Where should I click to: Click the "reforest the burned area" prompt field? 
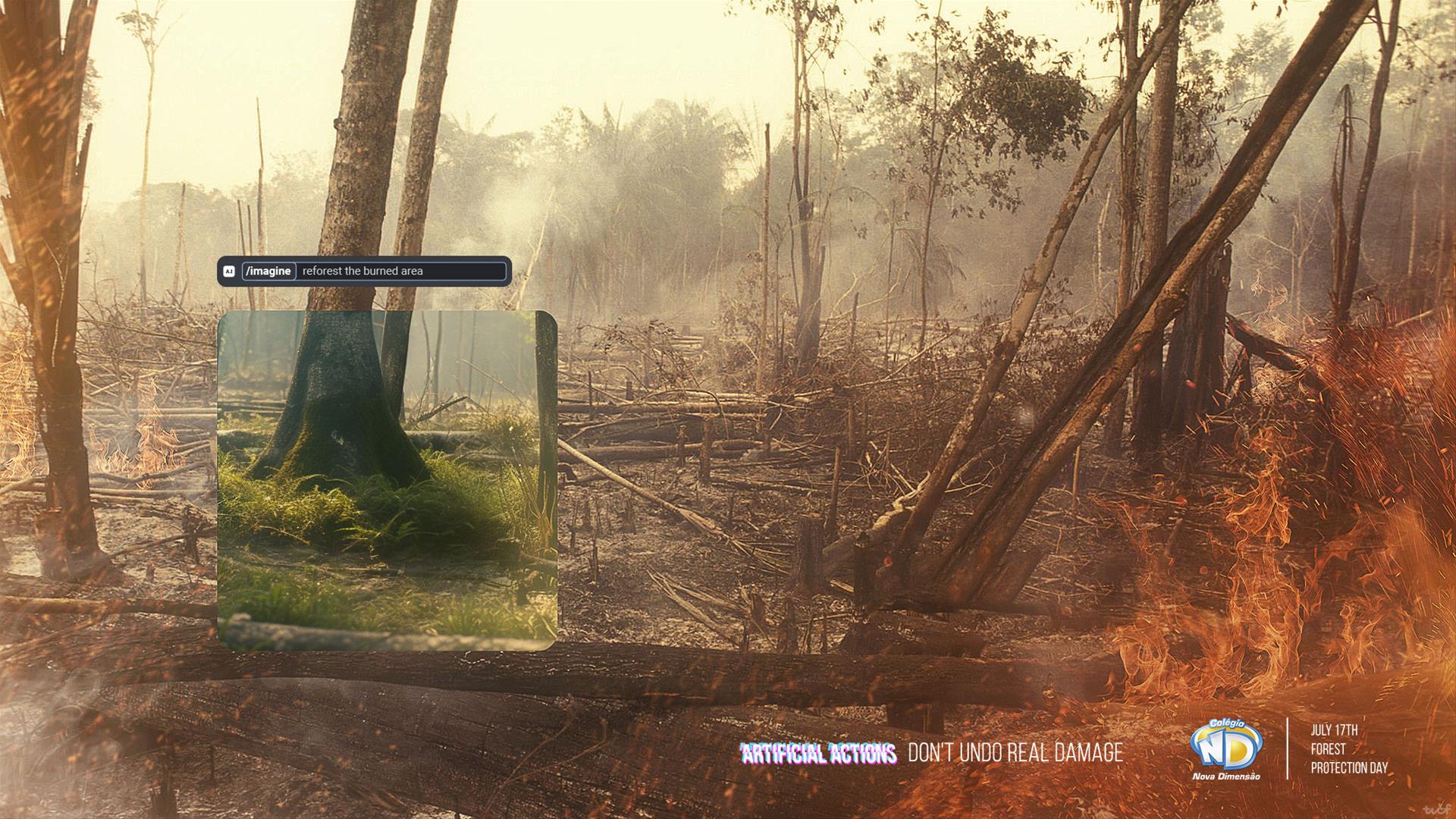402,271
